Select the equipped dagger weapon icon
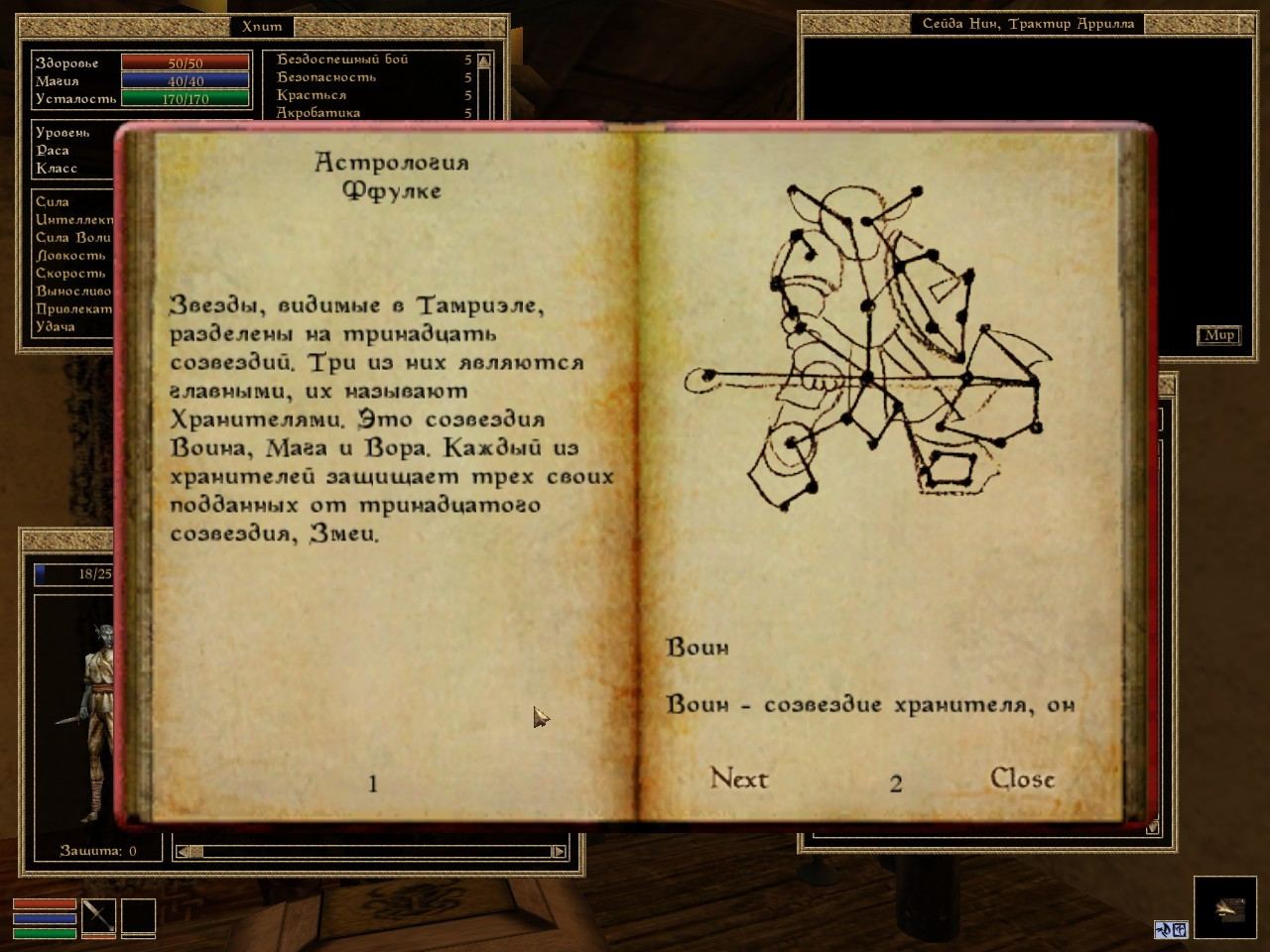 (99, 917)
